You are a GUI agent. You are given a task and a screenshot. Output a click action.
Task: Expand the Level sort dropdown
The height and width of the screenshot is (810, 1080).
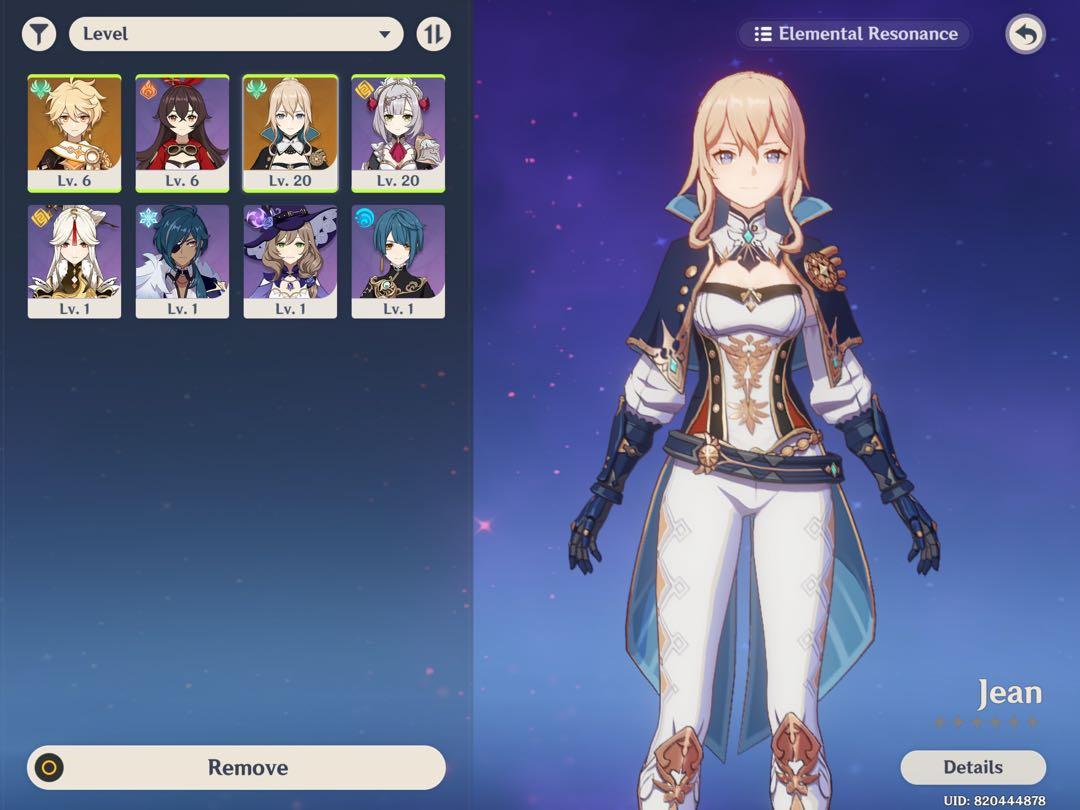236,34
